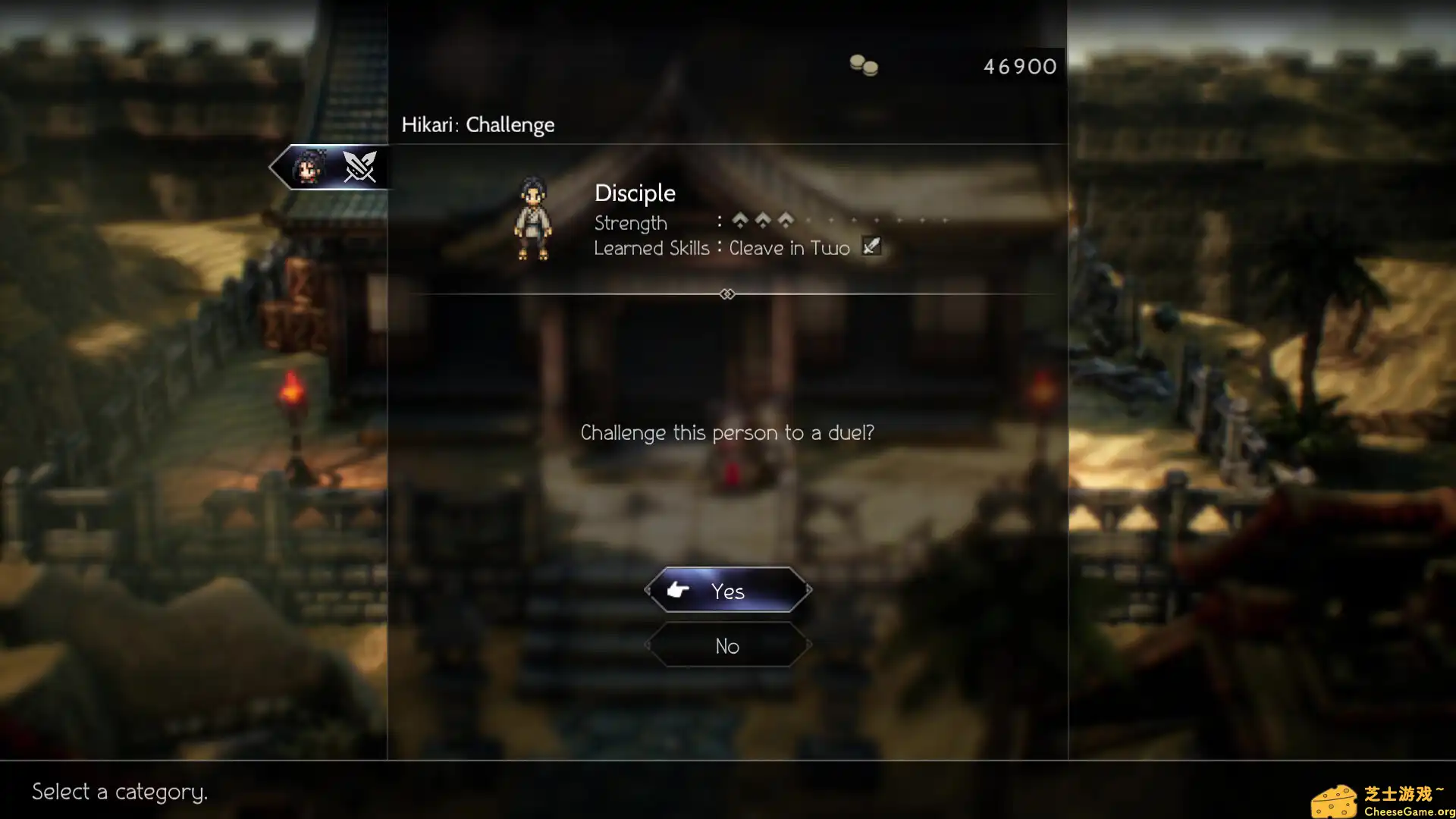The height and width of the screenshot is (819, 1456).
Task: Confirm the duel by choosing Yes
Action: coord(727,591)
